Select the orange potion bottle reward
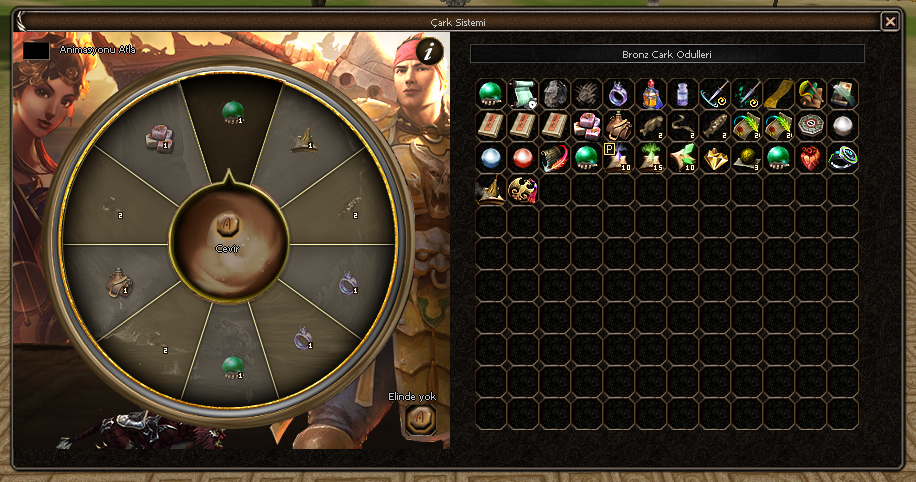 (x=651, y=94)
